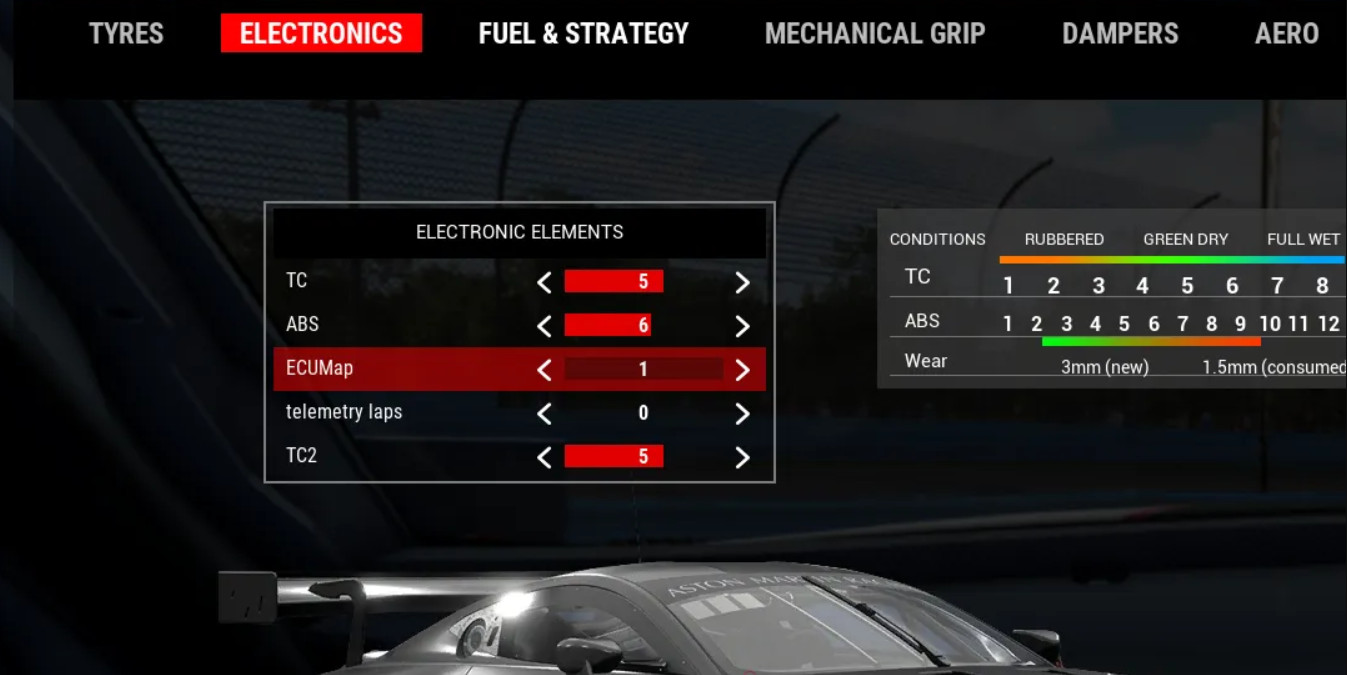Viewport: 1347px width, 675px height.
Task: Lower the ABS setting
Action: (544, 326)
